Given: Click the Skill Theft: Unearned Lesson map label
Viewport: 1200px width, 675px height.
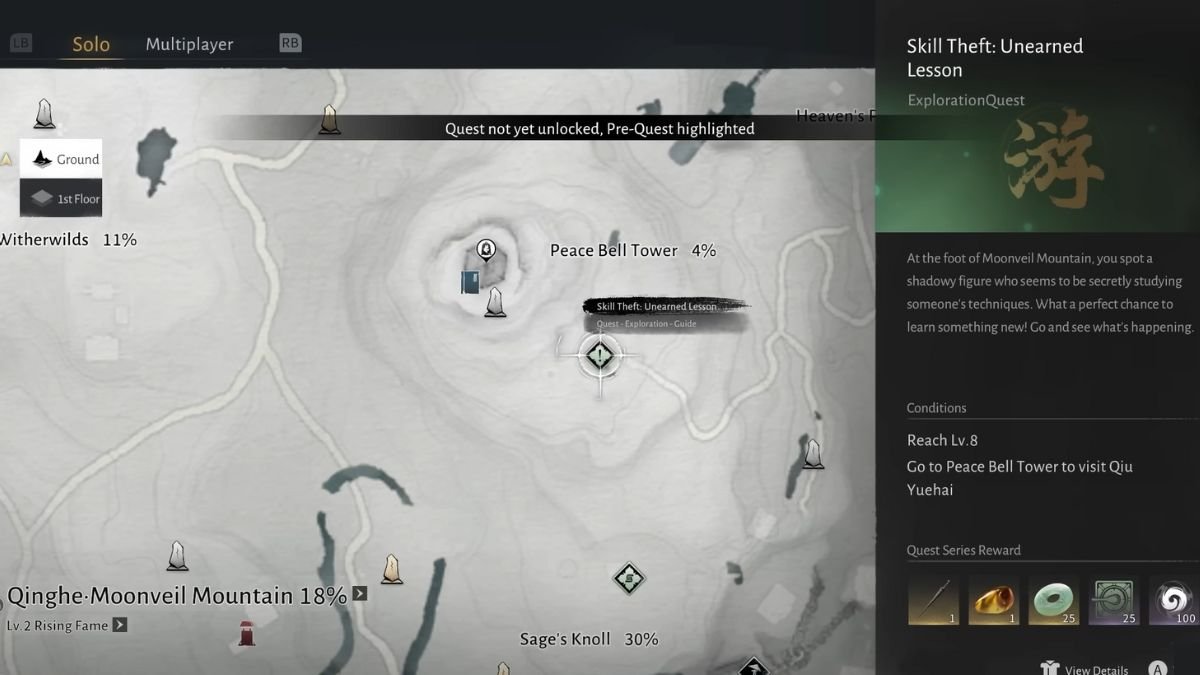Looking at the screenshot, I should pyautogui.click(x=657, y=307).
